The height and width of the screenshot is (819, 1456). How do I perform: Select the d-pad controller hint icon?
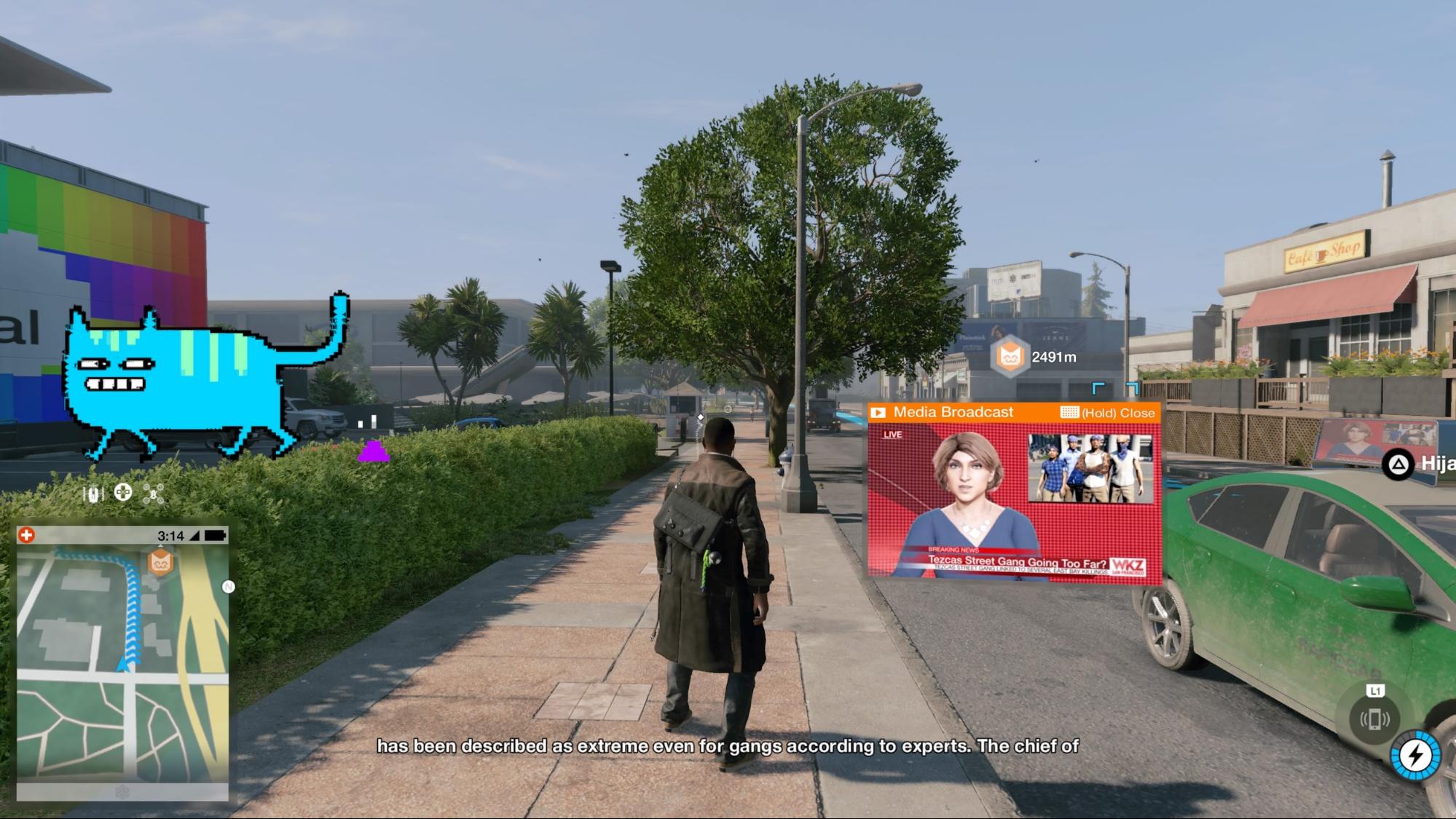coord(122,492)
